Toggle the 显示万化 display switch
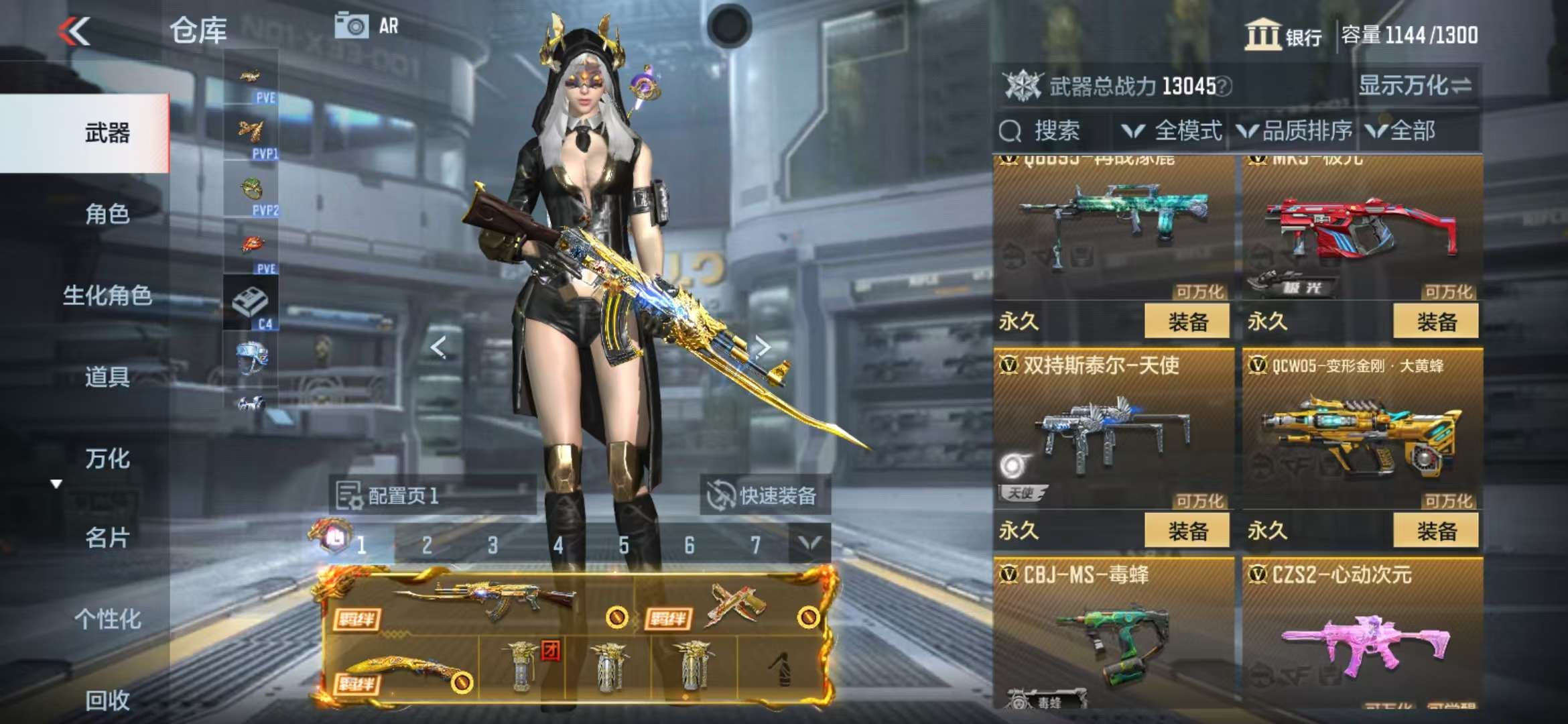Screen dimensions: 1568x724 pyautogui.click(x=1415, y=86)
